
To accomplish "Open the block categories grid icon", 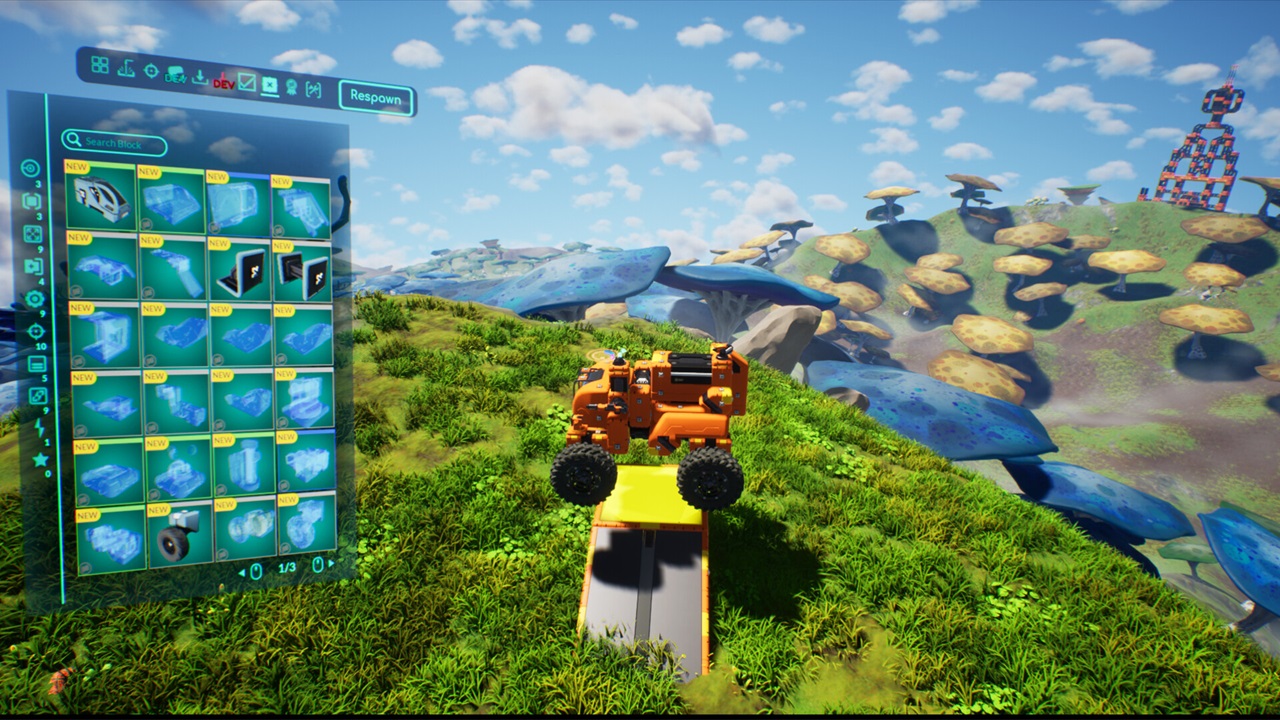I will (100, 64).
